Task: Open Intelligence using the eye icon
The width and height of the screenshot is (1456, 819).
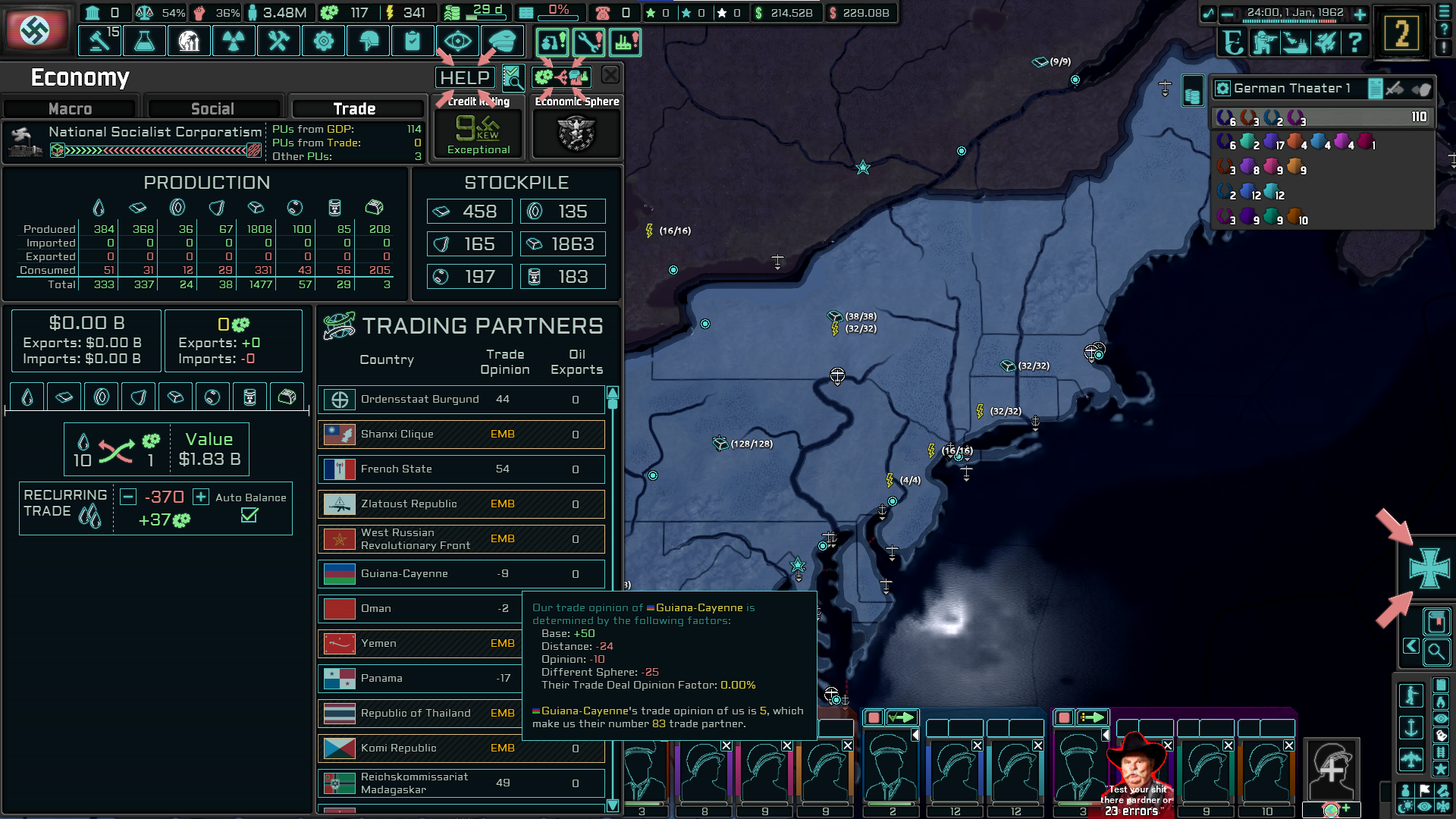Action: click(457, 40)
